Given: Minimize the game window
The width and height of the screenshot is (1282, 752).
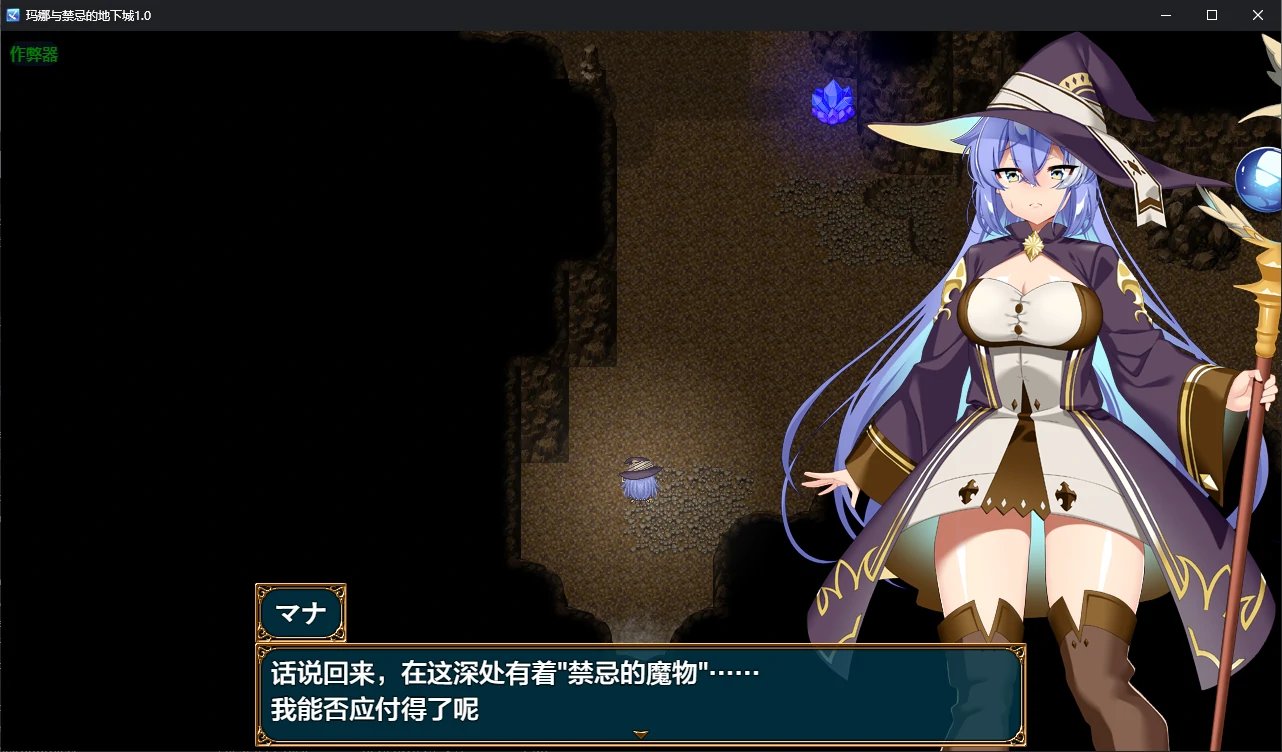Looking at the screenshot, I should [x=1165, y=15].
